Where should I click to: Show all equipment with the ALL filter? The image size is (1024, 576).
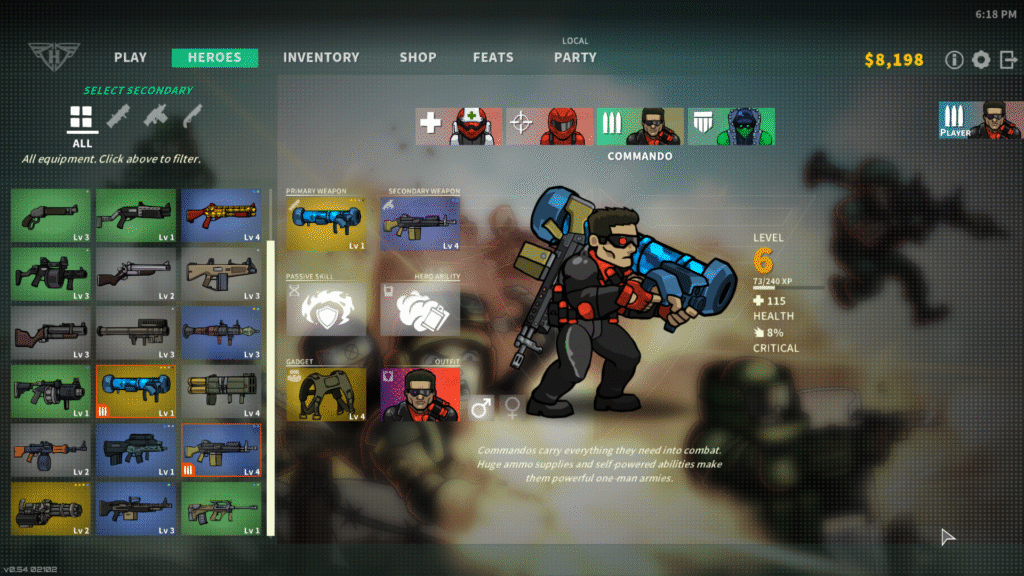point(82,125)
